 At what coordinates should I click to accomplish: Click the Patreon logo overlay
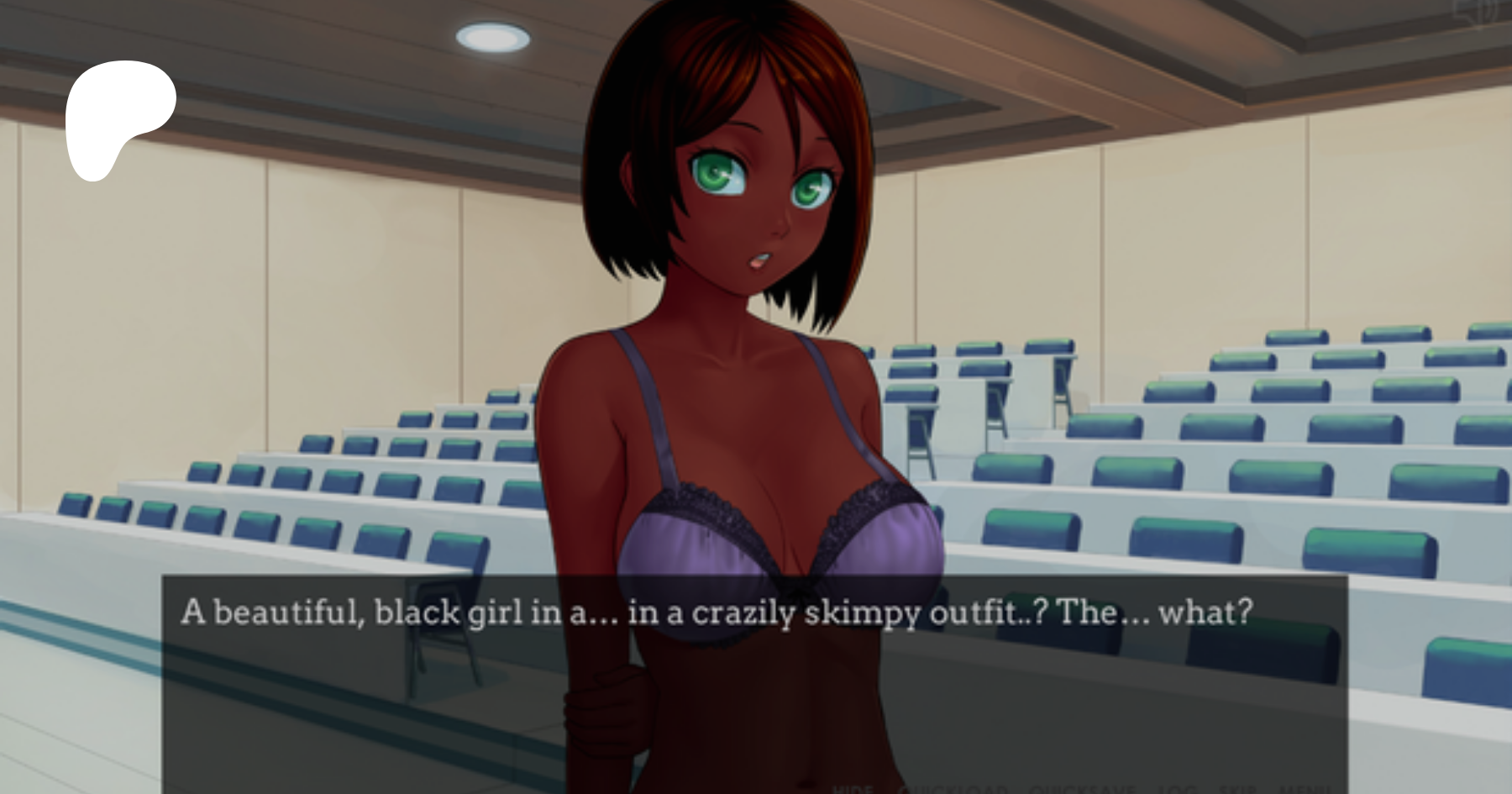pos(120,119)
